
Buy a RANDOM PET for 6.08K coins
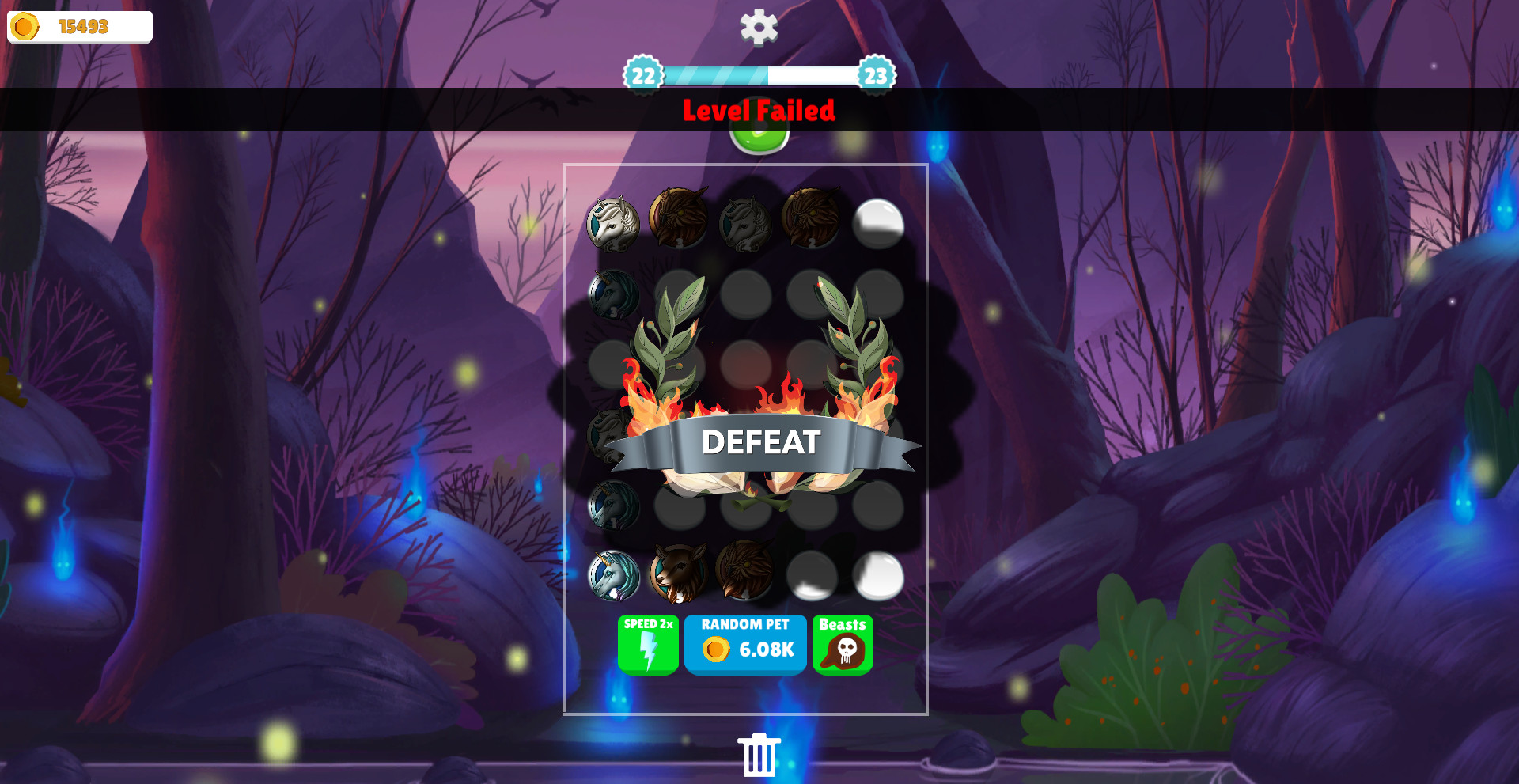tap(744, 644)
